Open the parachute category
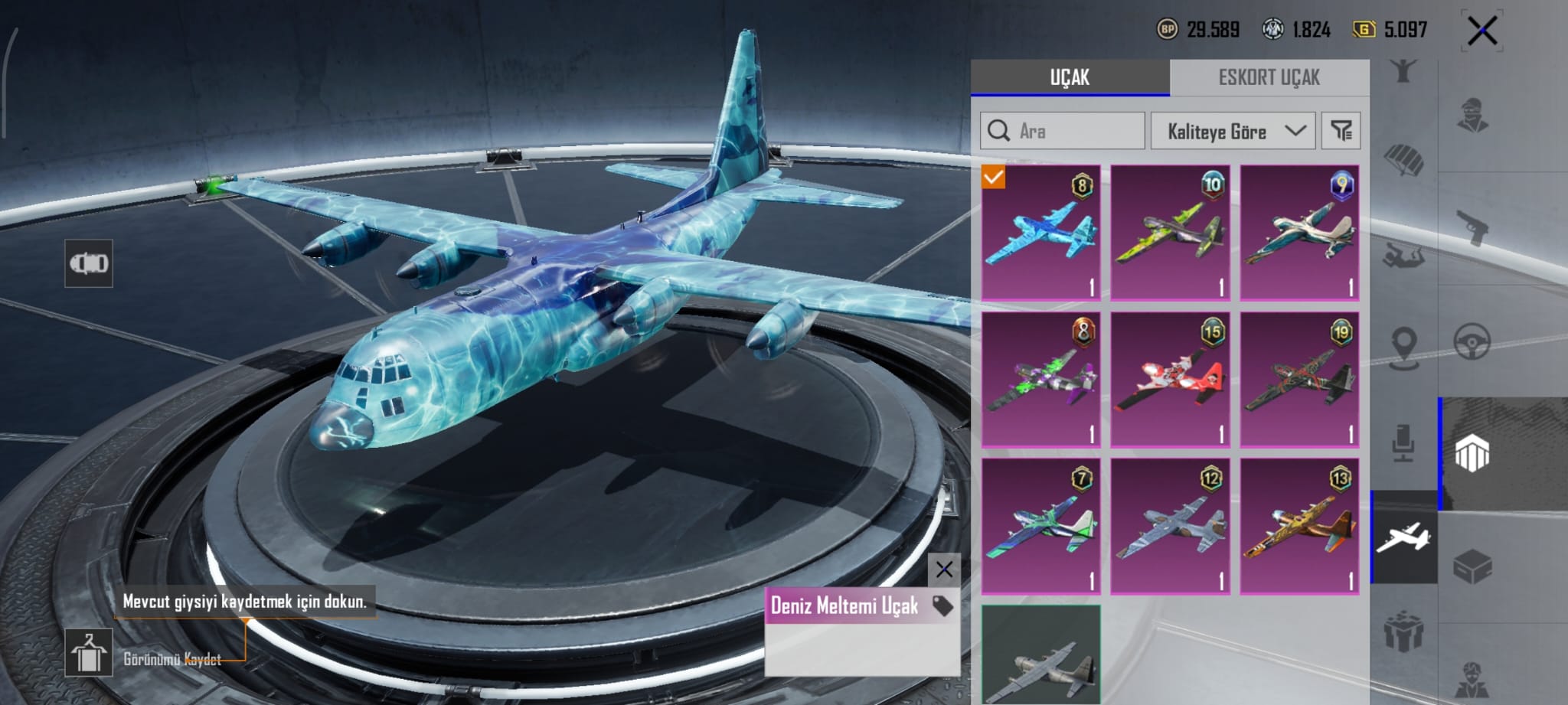Image resolution: width=1568 pixels, height=705 pixels. click(x=1403, y=161)
